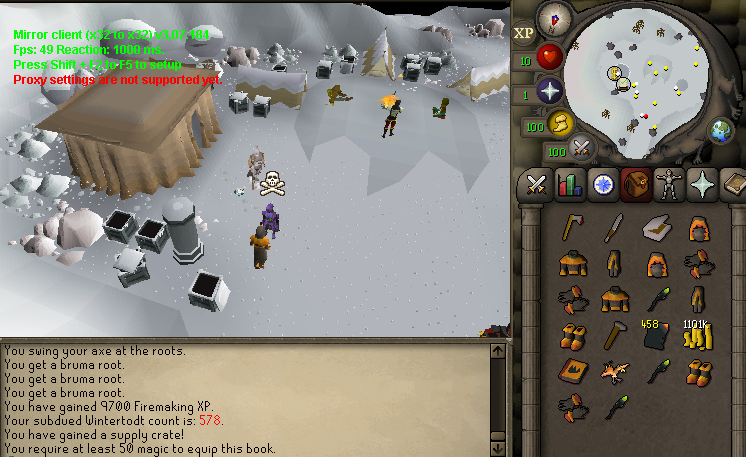Select the axe in the inventory
746x457 pixels.
(x=571, y=228)
